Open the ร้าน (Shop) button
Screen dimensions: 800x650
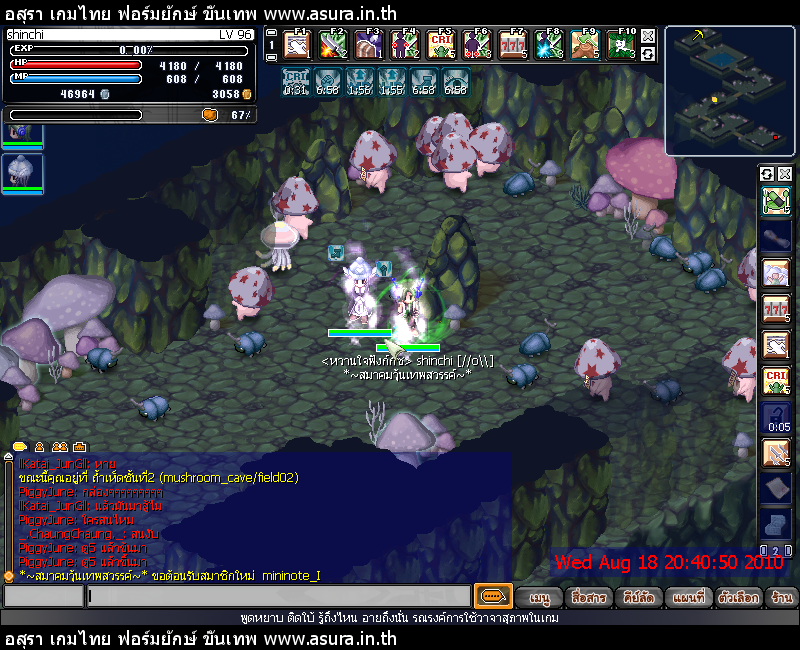782,597
